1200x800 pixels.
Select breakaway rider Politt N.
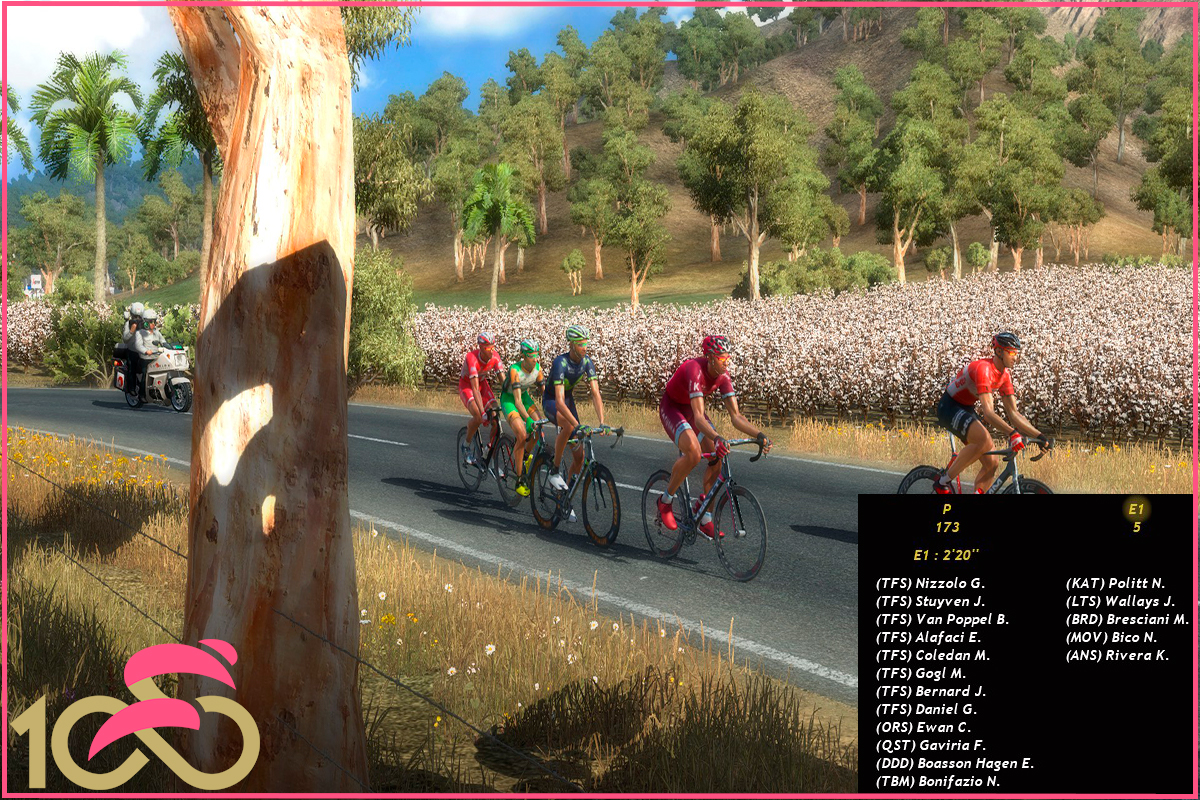click(1115, 583)
